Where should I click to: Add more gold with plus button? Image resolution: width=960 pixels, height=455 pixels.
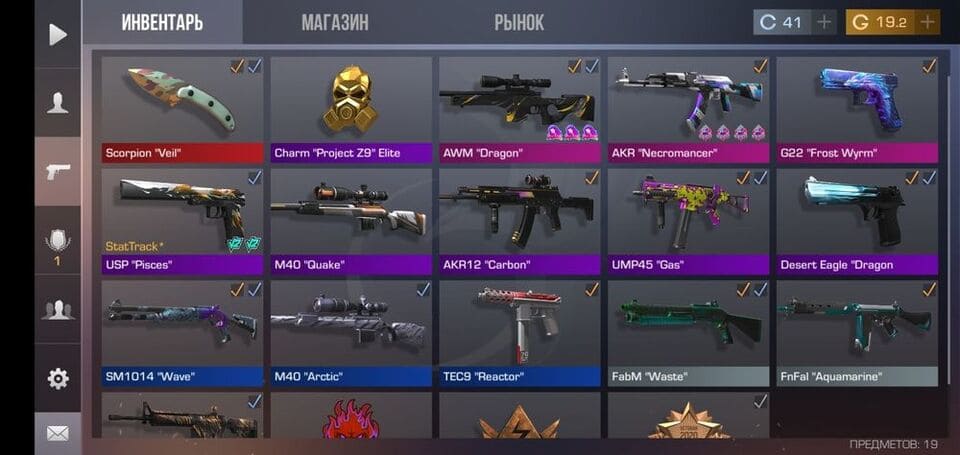click(x=927, y=22)
